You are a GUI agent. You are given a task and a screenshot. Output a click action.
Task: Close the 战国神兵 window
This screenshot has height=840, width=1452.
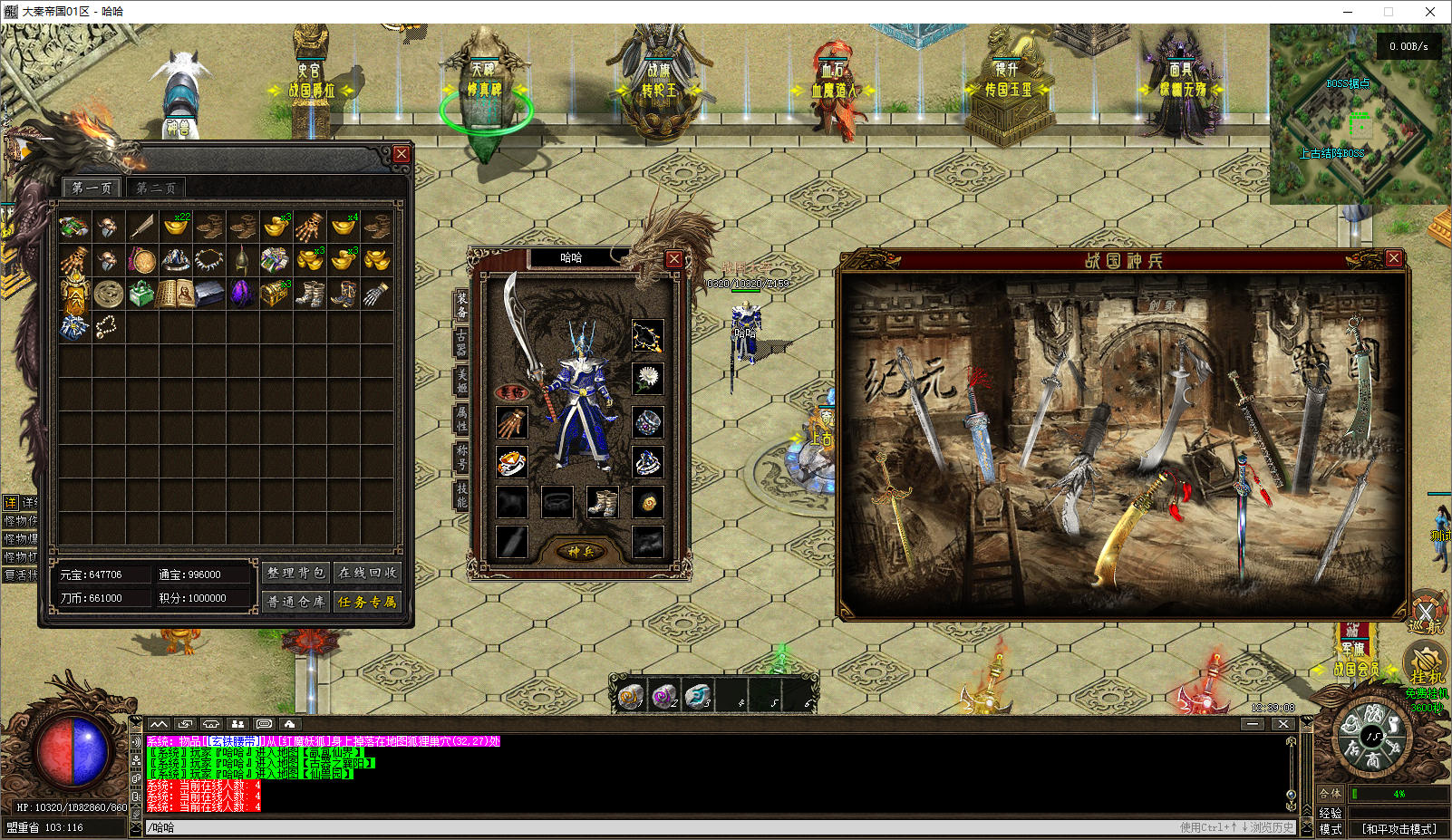[1394, 259]
